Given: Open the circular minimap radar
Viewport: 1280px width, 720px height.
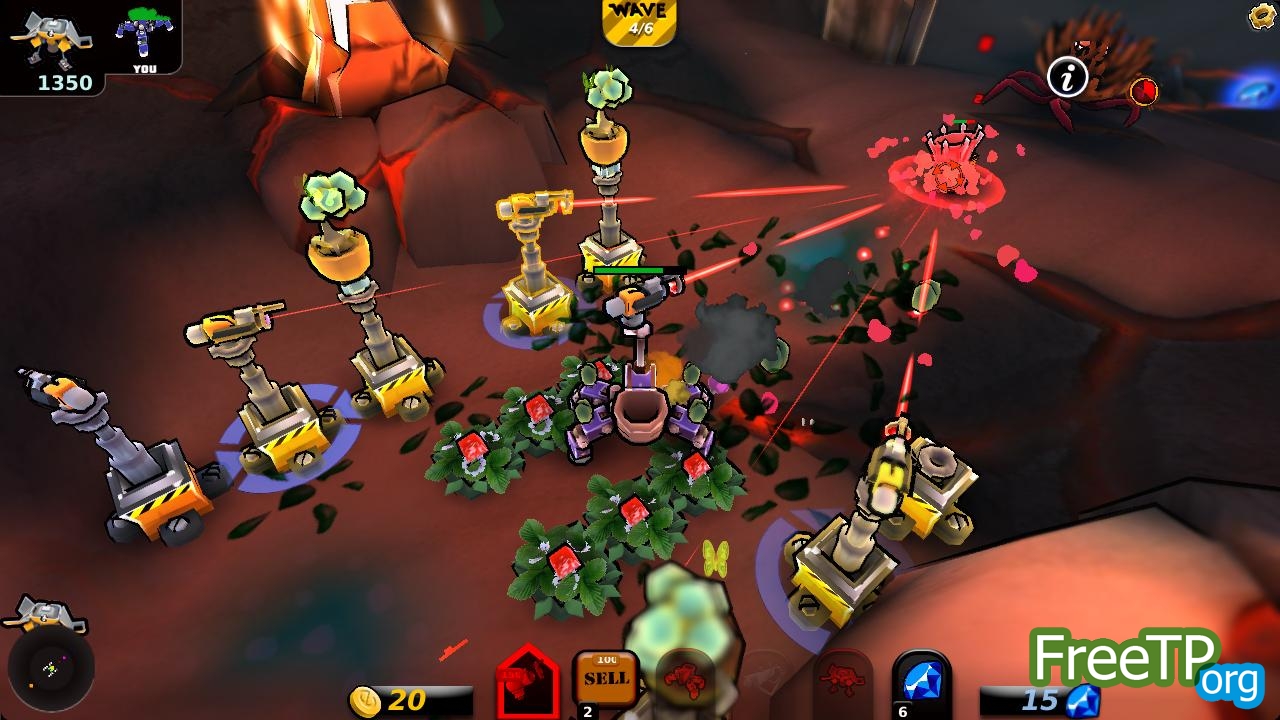Looking at the screenshot, I should click(51, 667).
